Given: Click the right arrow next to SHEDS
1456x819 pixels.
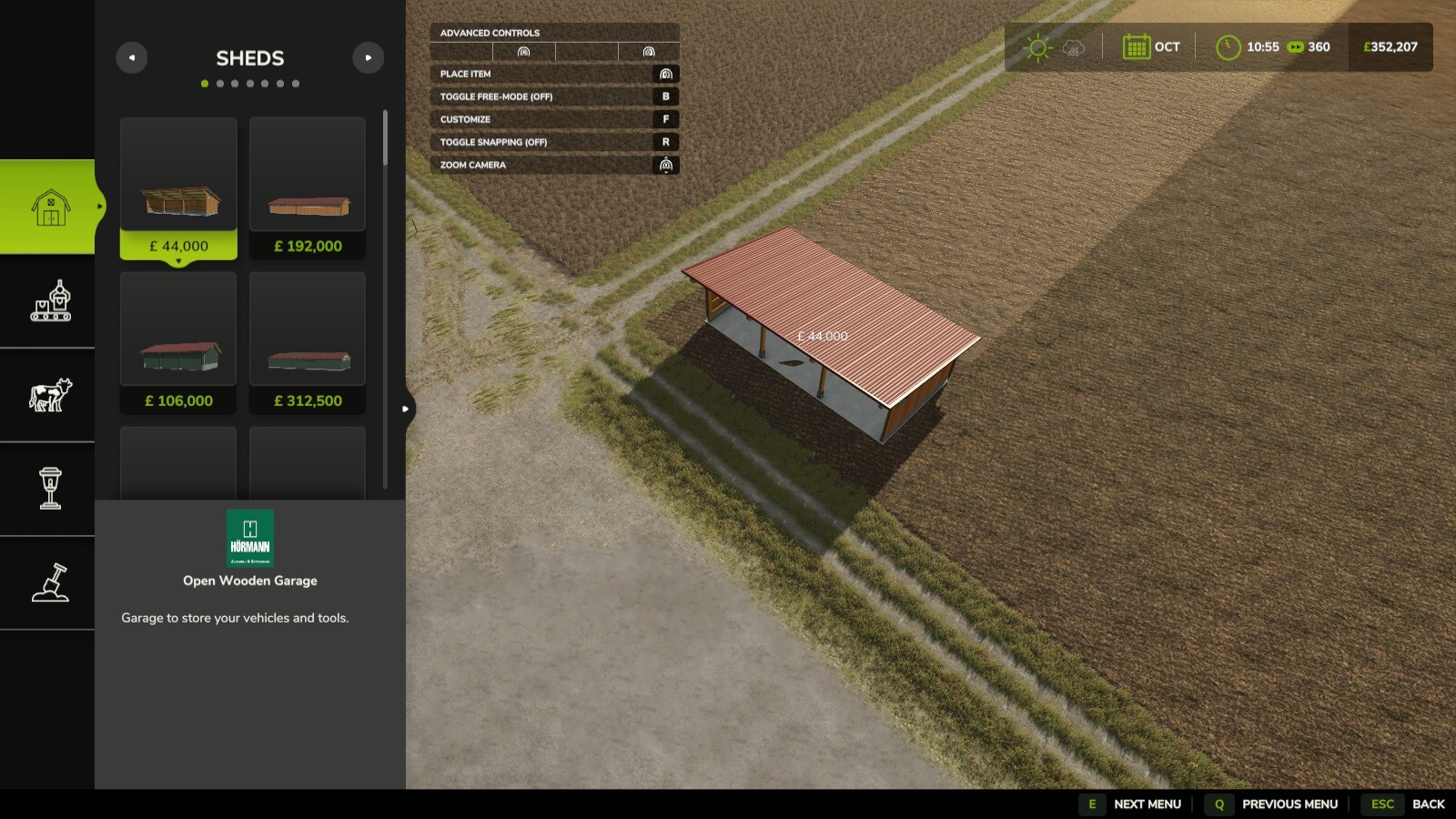Looking at the screenshot, I should (x=369, y=57).
